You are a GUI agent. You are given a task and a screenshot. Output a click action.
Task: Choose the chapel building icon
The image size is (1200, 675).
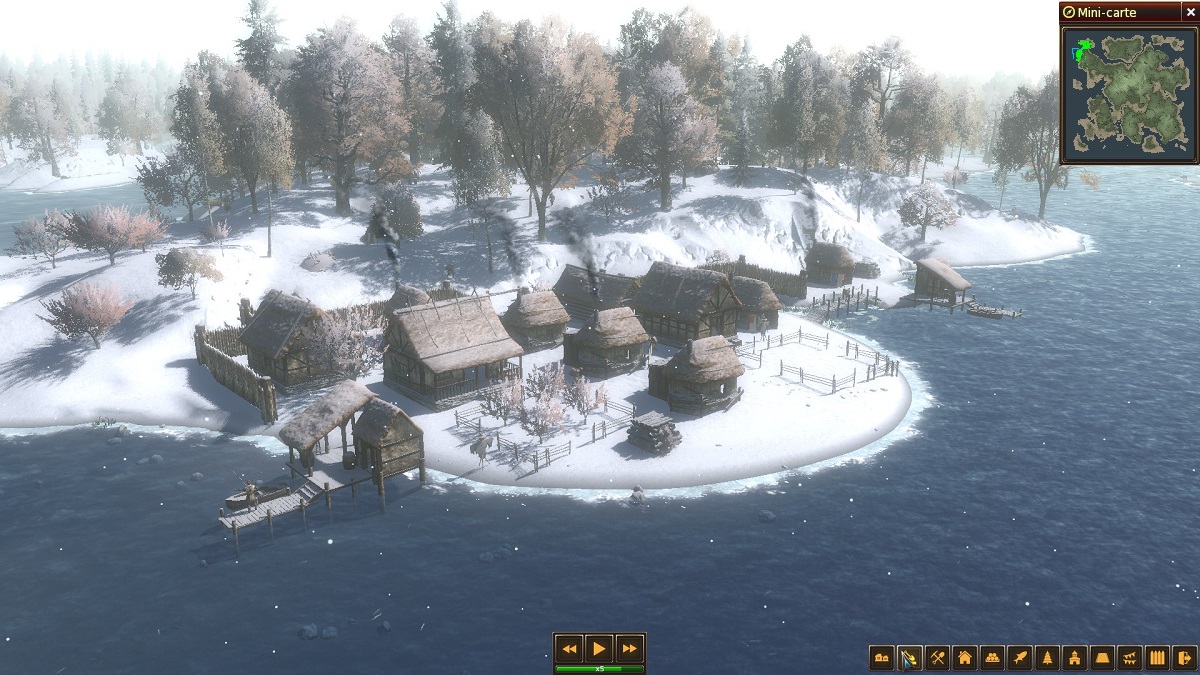pyautogui.click(x=1075, y=658)
